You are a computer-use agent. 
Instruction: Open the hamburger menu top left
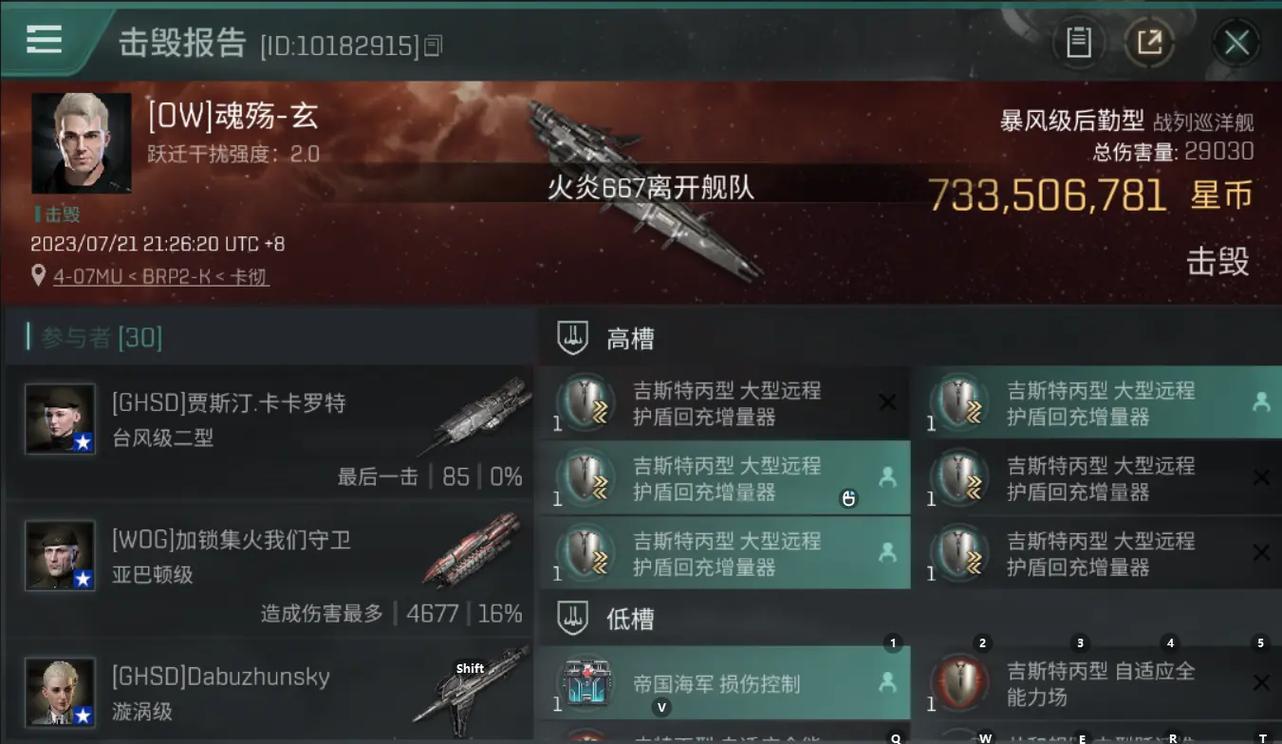(43, 39)
